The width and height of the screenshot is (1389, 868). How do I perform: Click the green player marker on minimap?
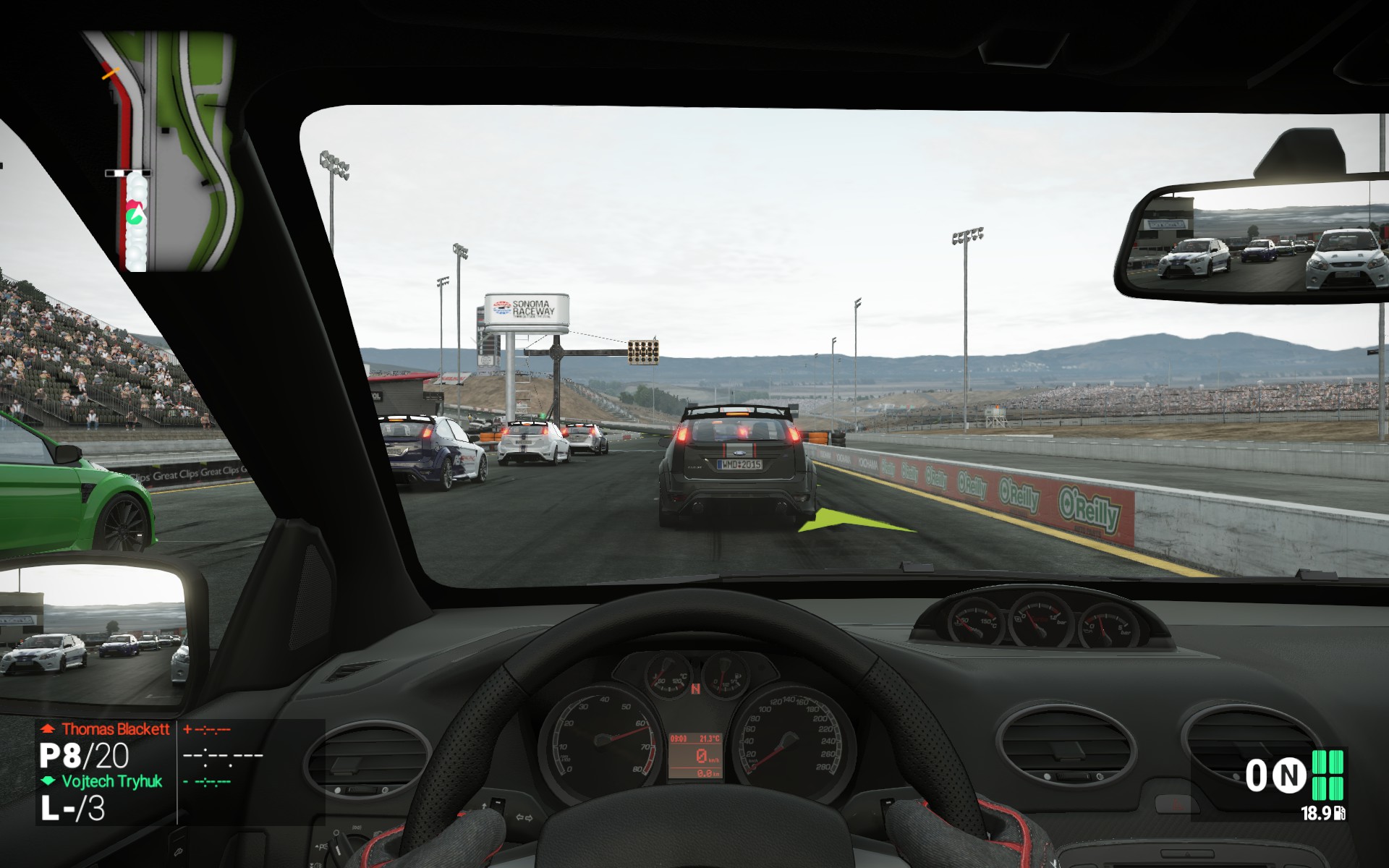tap(134, 216)
